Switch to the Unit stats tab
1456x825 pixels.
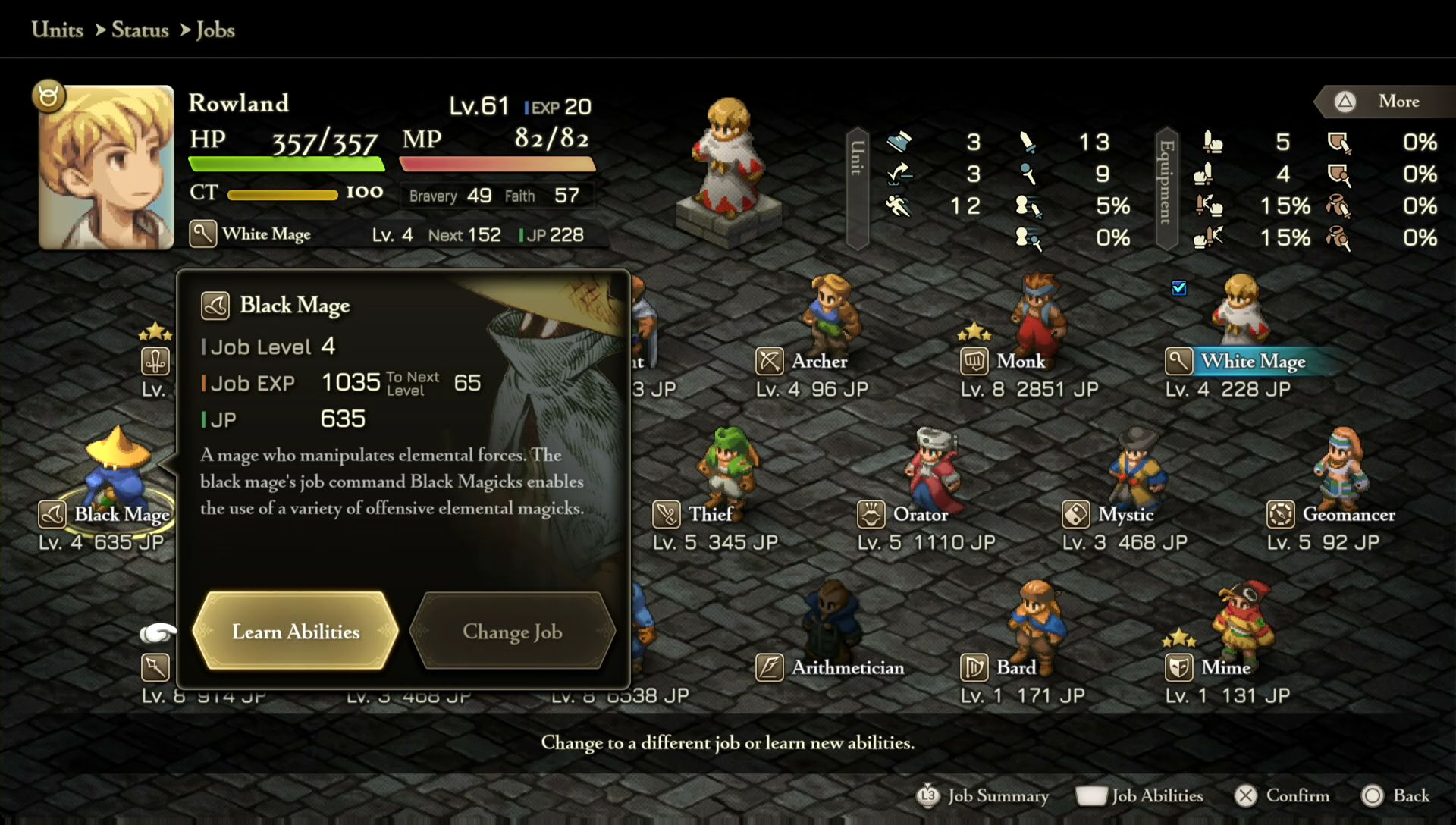tap(857, 188)
